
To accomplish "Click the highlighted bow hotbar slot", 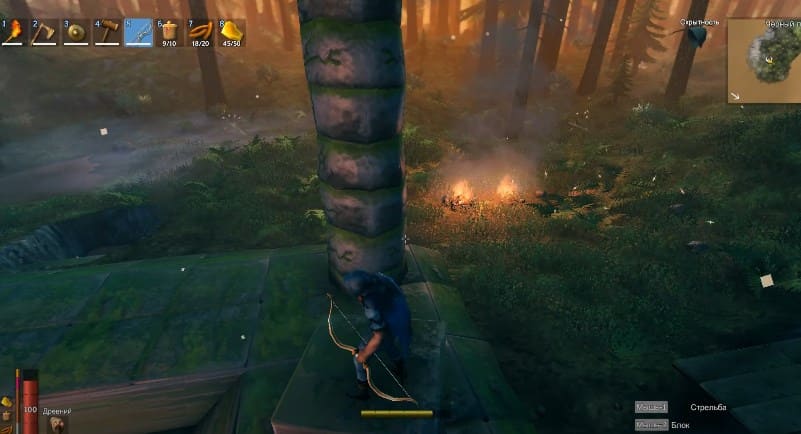I will coord(138,33).
